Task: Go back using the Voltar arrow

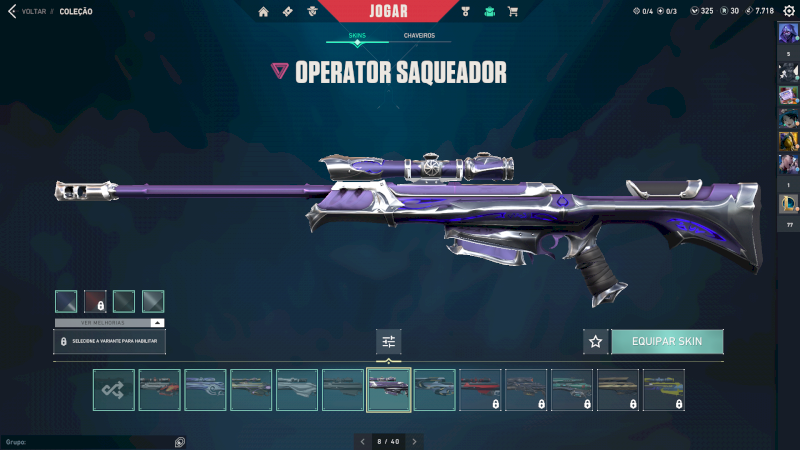Action: 11,11
